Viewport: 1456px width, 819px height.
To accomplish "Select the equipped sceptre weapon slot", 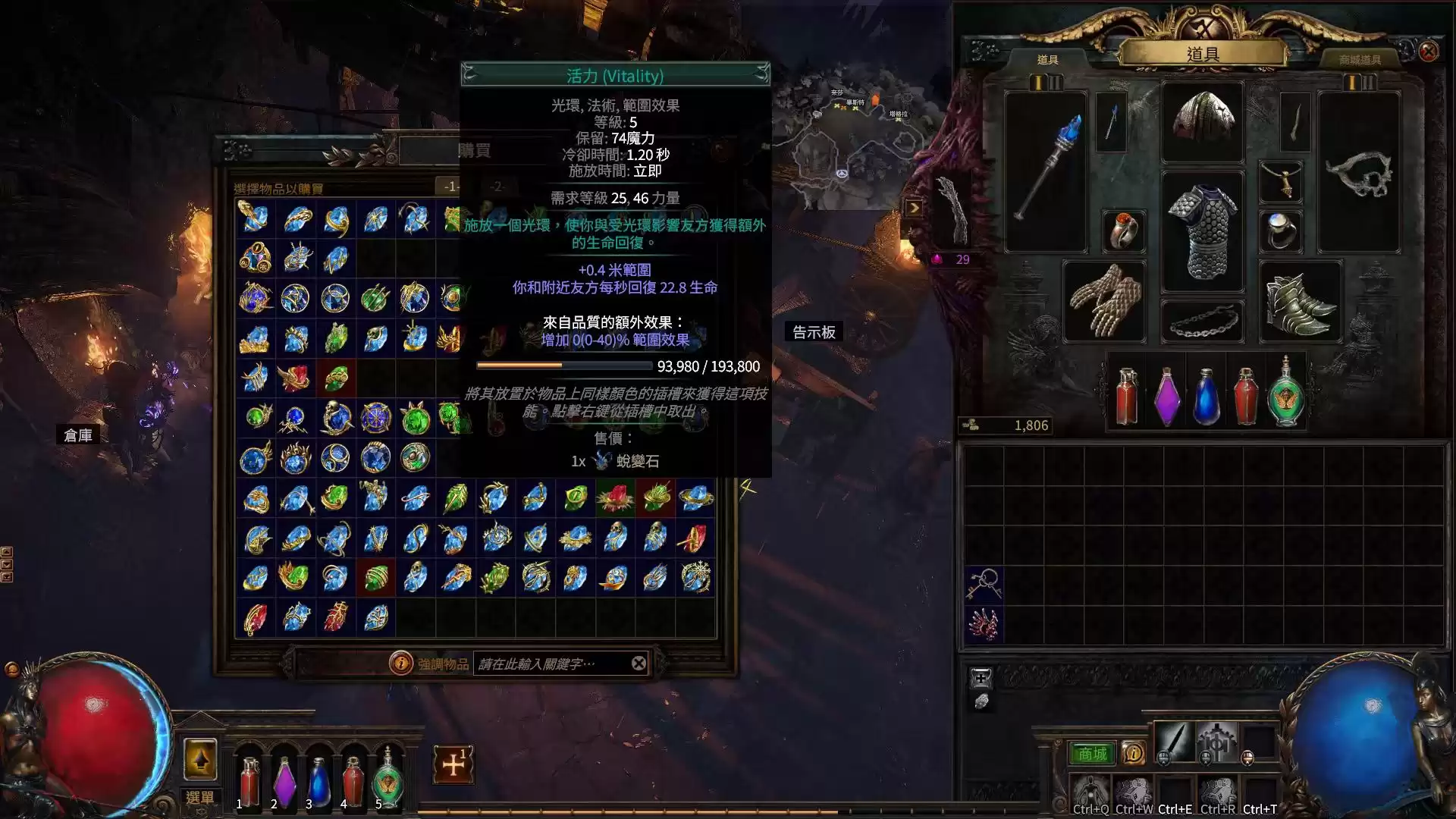I will 1046,171.
